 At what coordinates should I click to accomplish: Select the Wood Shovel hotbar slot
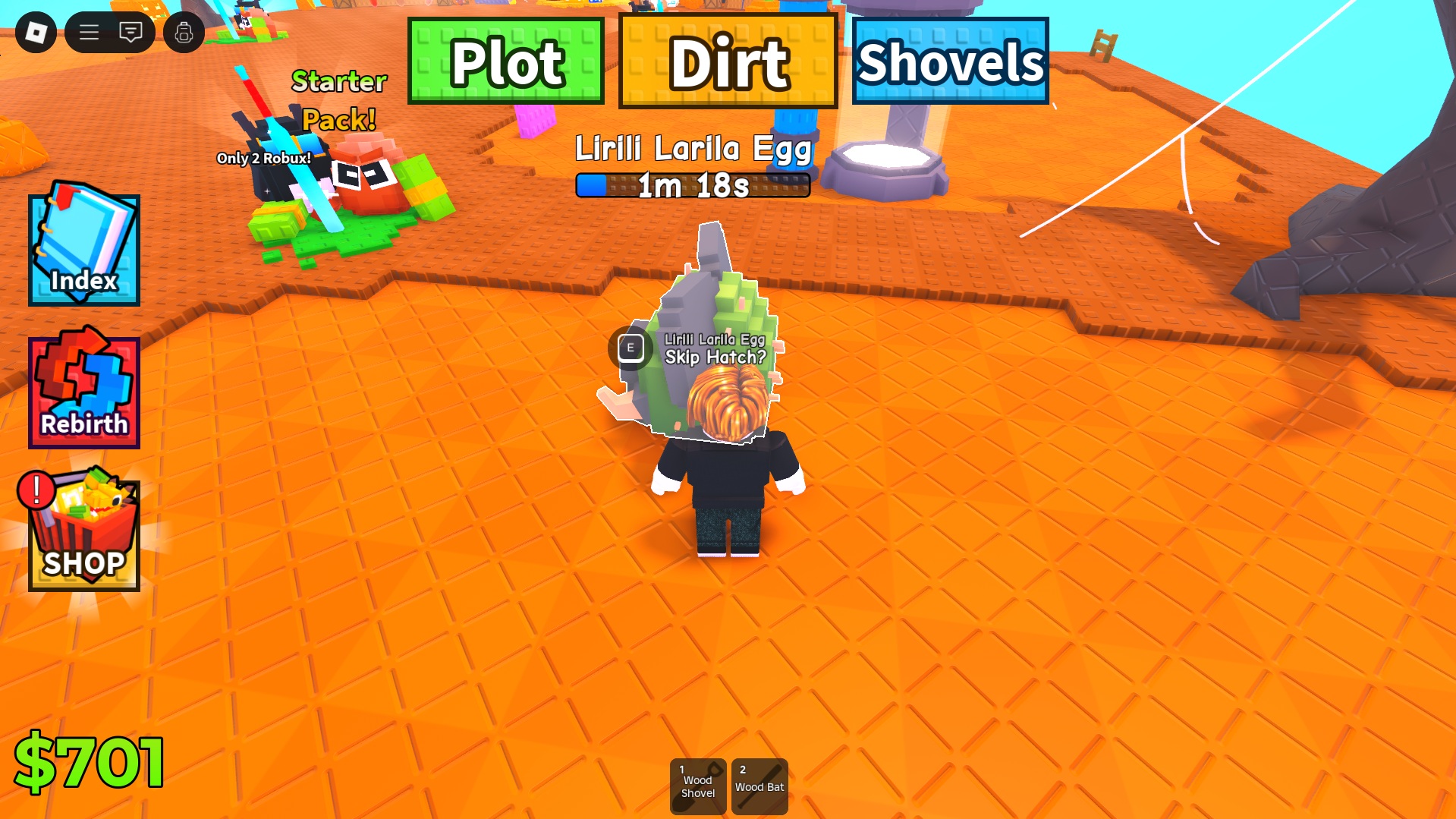pyautogui.click(x=697, y=786)
